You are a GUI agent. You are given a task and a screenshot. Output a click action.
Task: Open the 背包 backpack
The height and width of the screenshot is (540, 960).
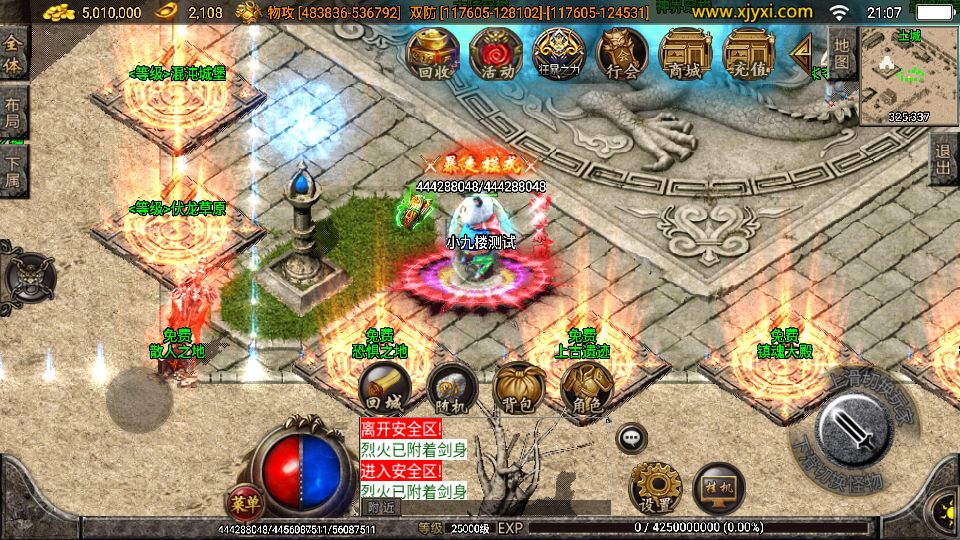click(x=518, y=388)
